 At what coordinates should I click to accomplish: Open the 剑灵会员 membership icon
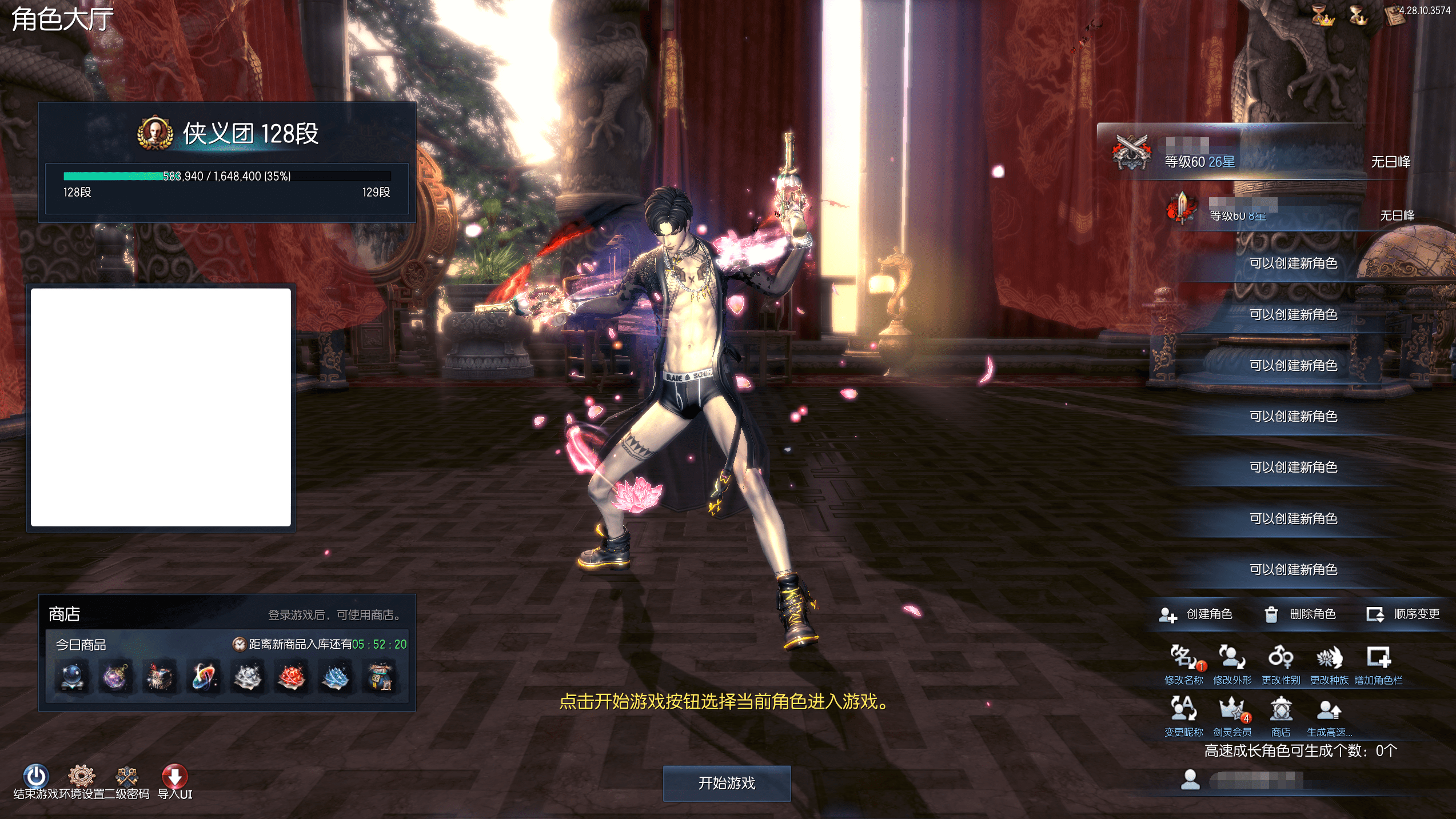tap(1232, 710)
